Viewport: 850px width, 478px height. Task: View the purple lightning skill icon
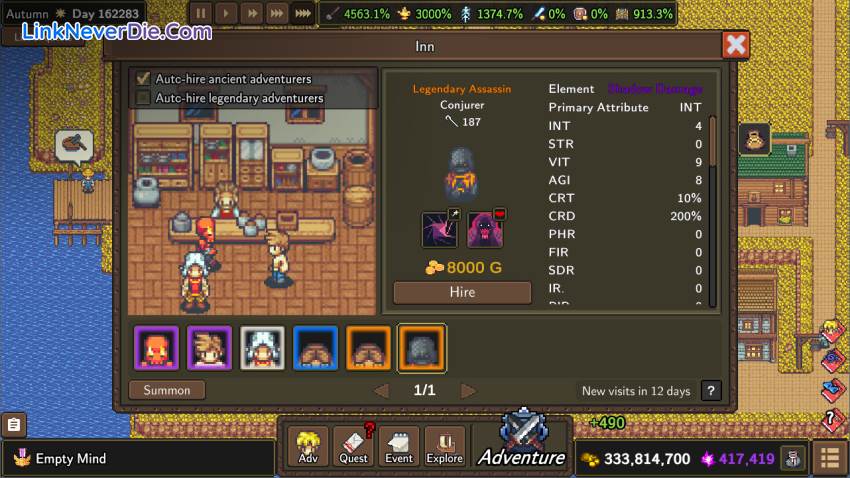point(439,229)
